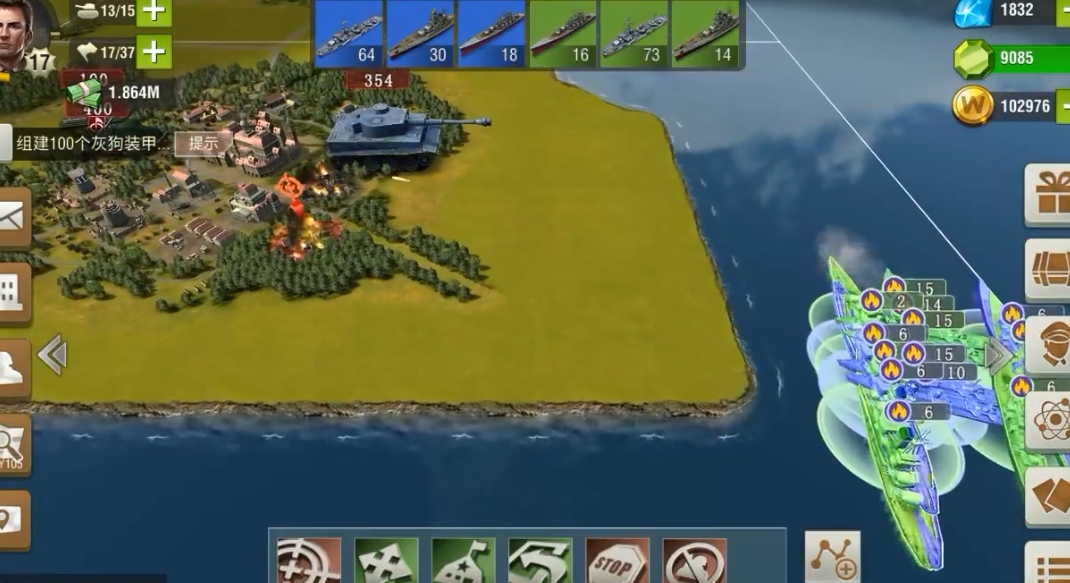Viewport: 1070px width, 583px height.
Task: Click the 提示 hint button
Action: 203,143
